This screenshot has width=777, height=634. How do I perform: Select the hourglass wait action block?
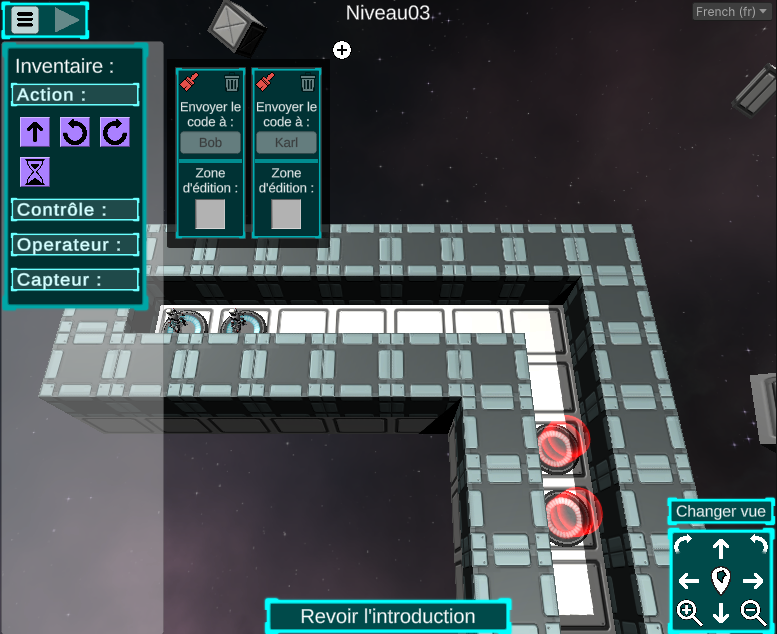[35, 172]
